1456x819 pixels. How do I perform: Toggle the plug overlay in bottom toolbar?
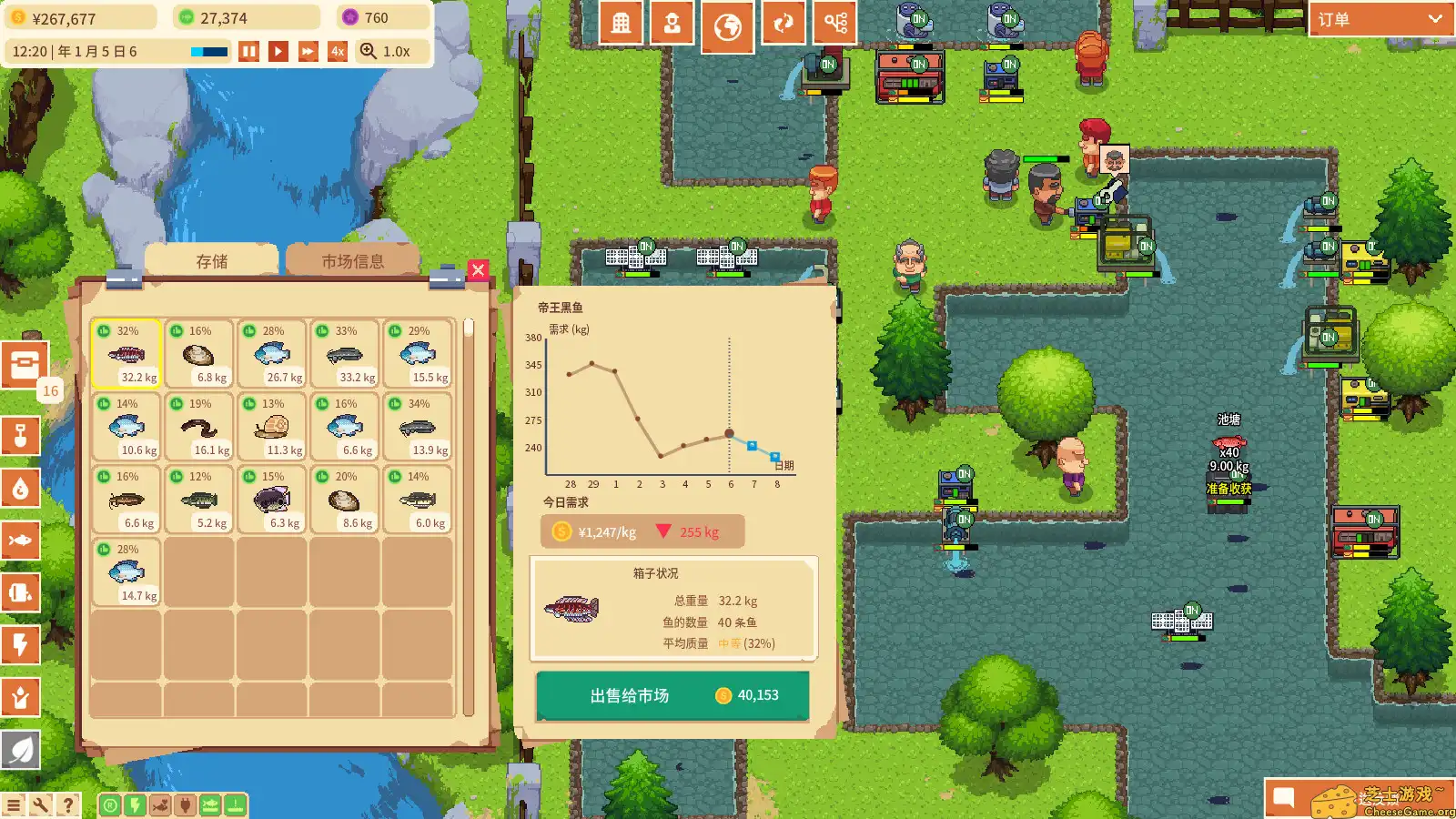click(x=185, y=804)
